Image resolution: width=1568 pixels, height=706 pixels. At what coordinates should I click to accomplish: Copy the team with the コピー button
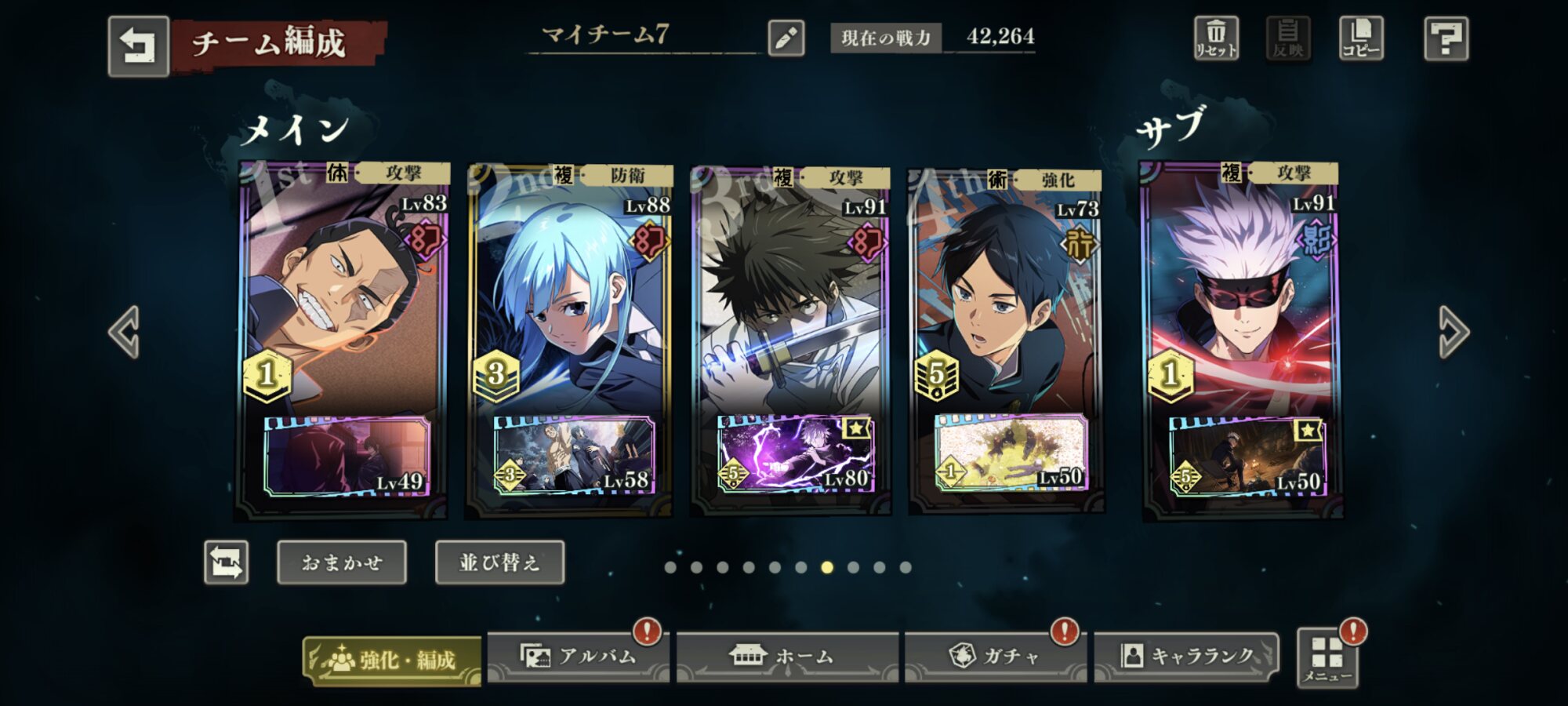coord(1361,38)
